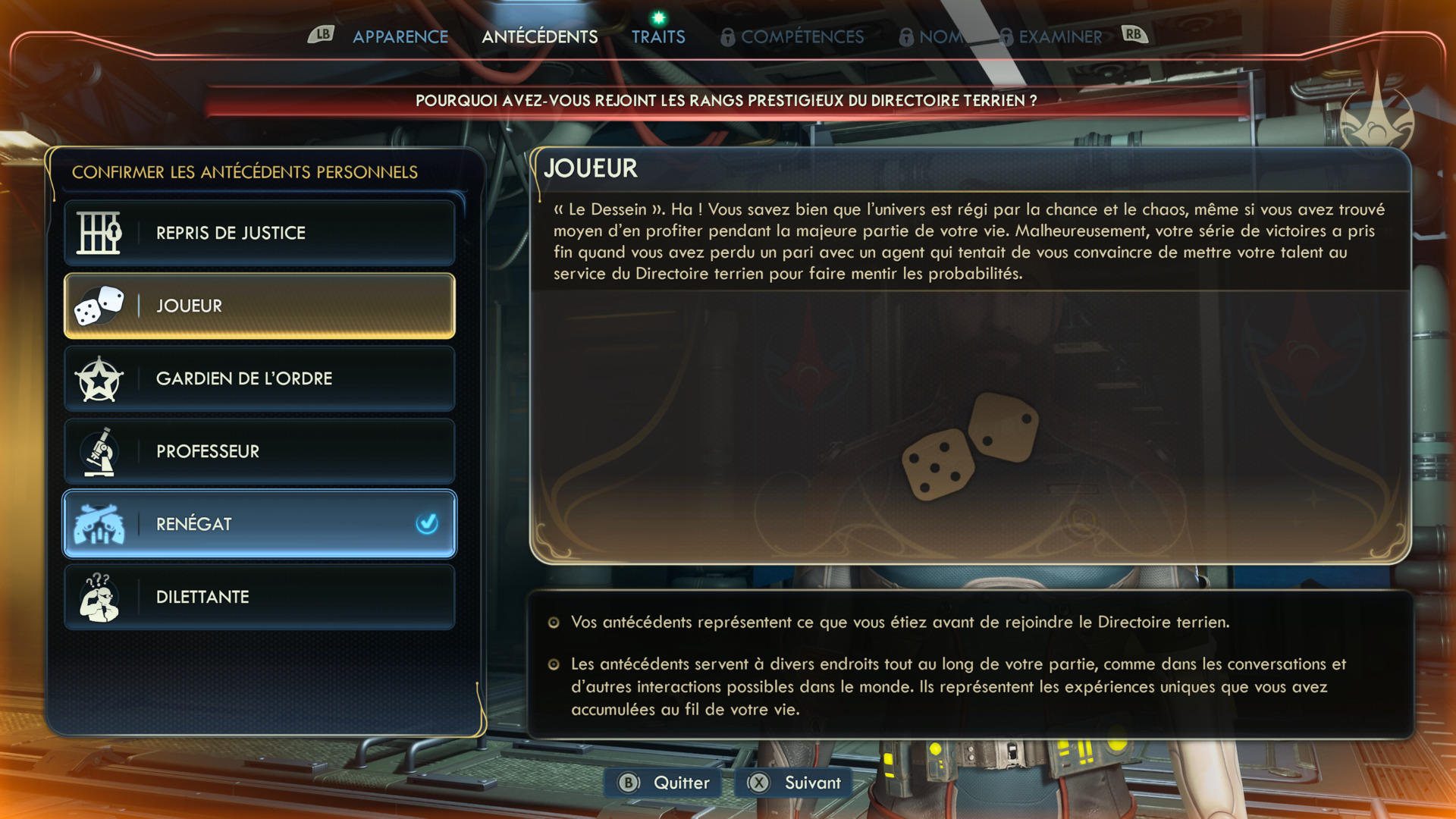Select the Joueur background entry
This screenshot has height=819, width=1456.
point(259,306)
